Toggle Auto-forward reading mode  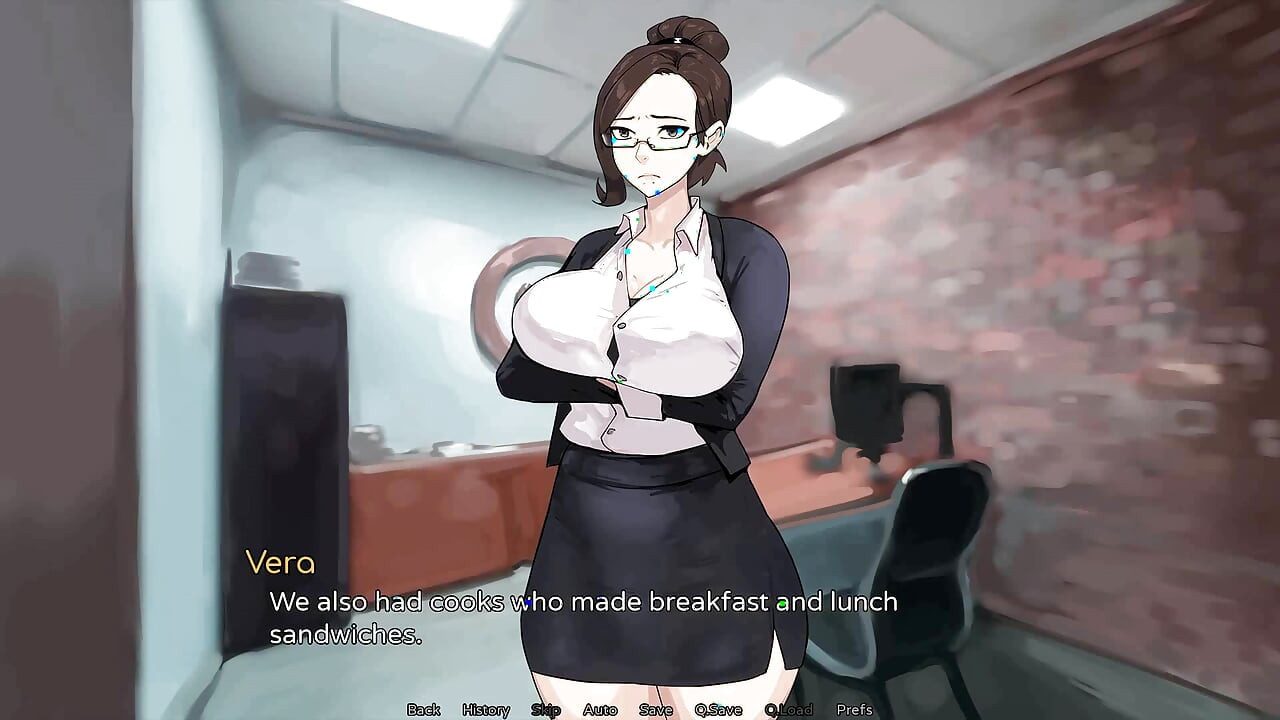(601, 709)
